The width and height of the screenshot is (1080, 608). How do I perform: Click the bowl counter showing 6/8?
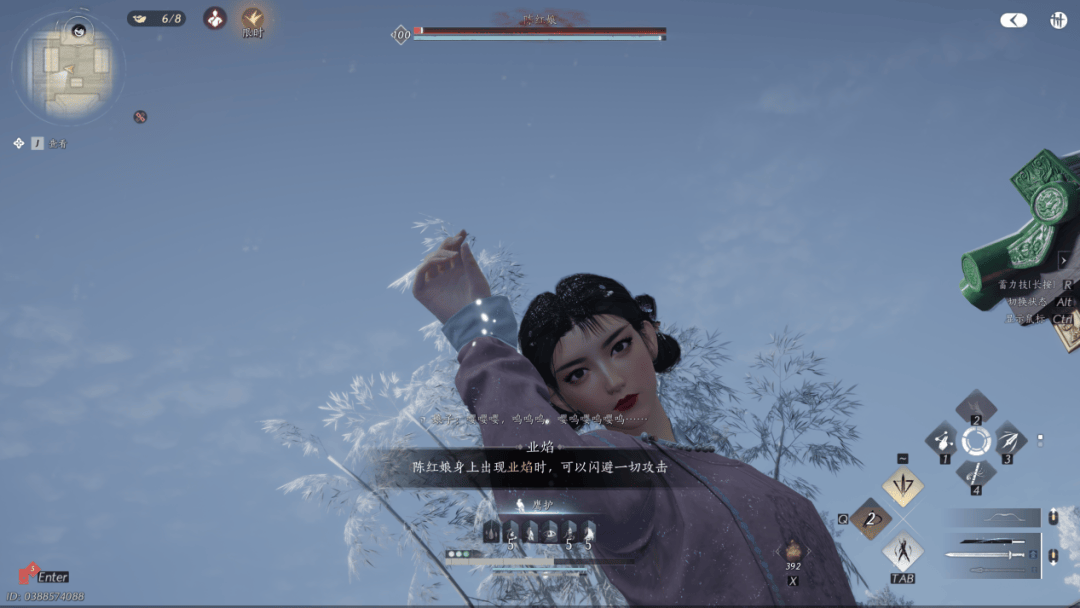[x=157, y=18]
